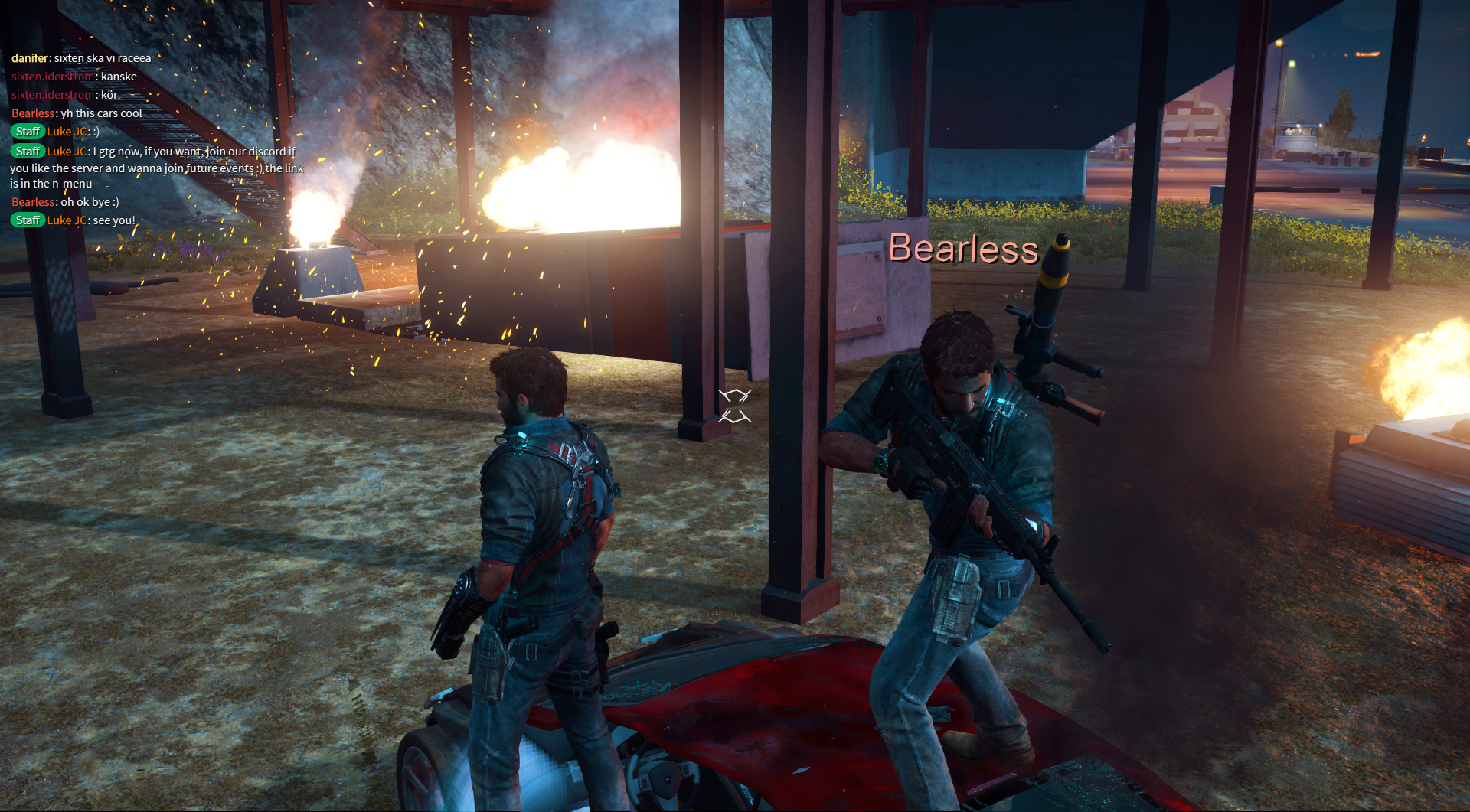The image size is (1470, 812).
Task: Click the Bearless name tag above the player
Action: pos(963,249)
